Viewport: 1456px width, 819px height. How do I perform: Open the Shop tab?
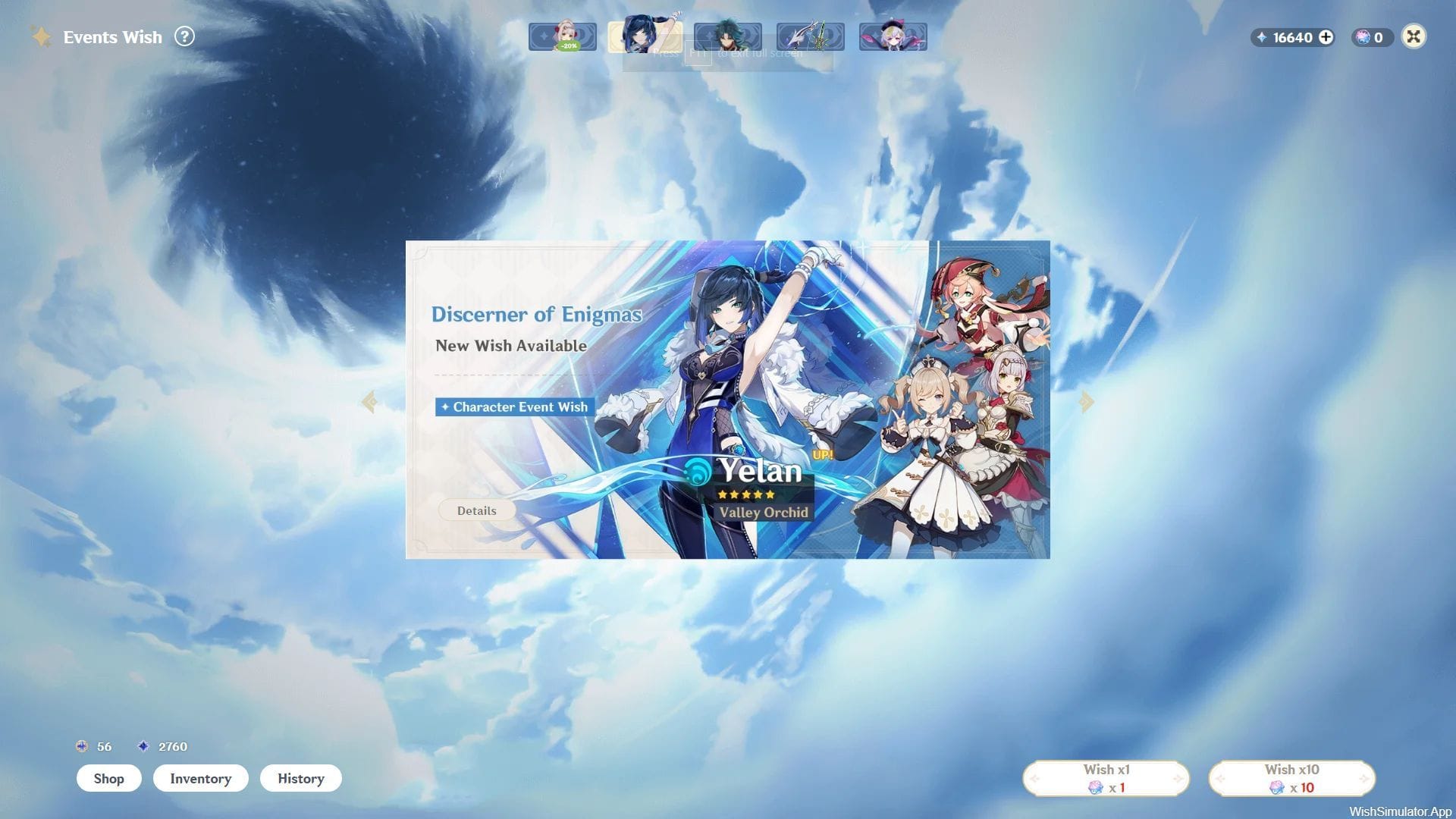click(x=108, y=778)
